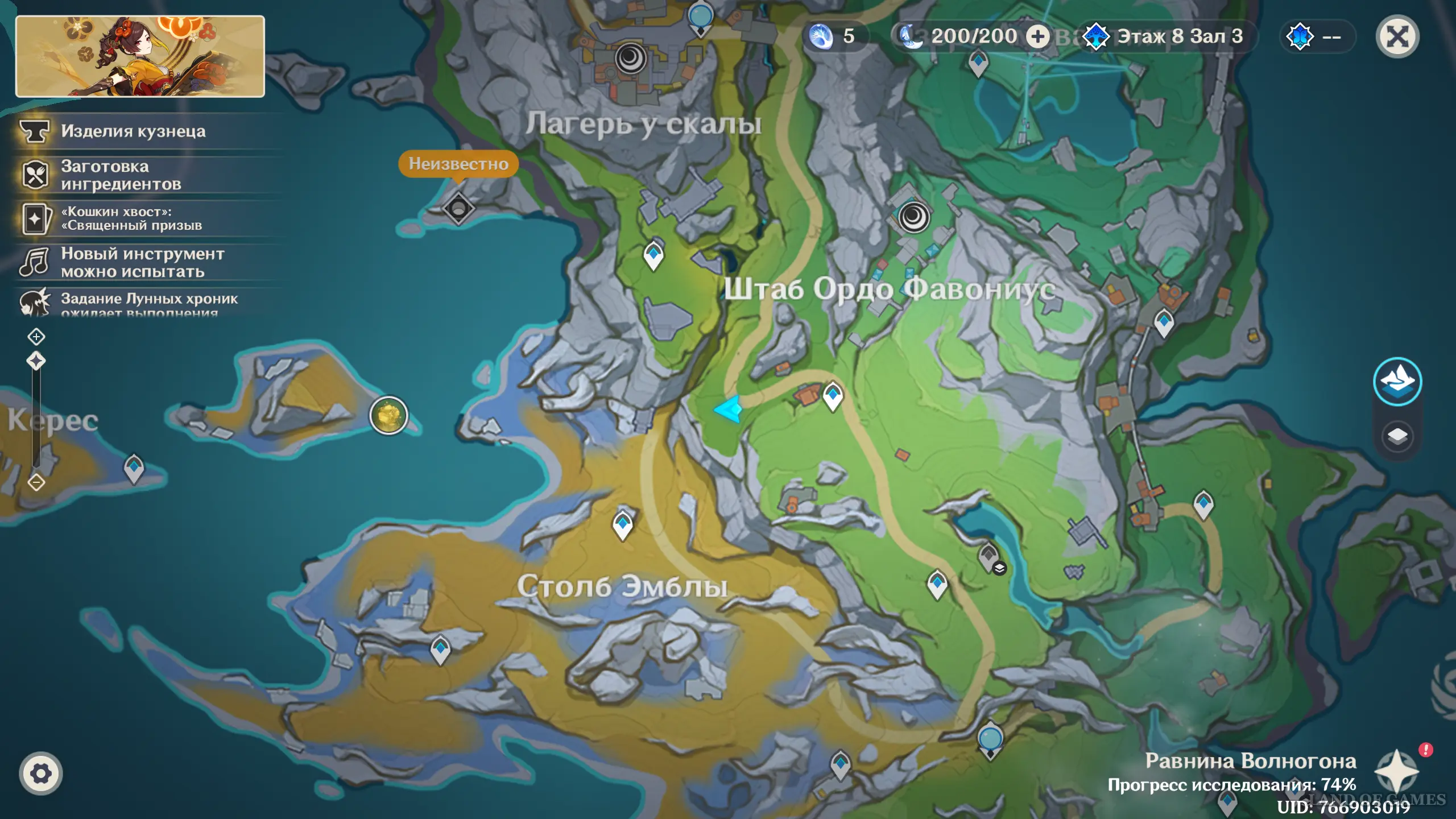Select the 'Изделия кузнеца' tracker entry
The image size is (1456, 819).
[x=133, y=131]
